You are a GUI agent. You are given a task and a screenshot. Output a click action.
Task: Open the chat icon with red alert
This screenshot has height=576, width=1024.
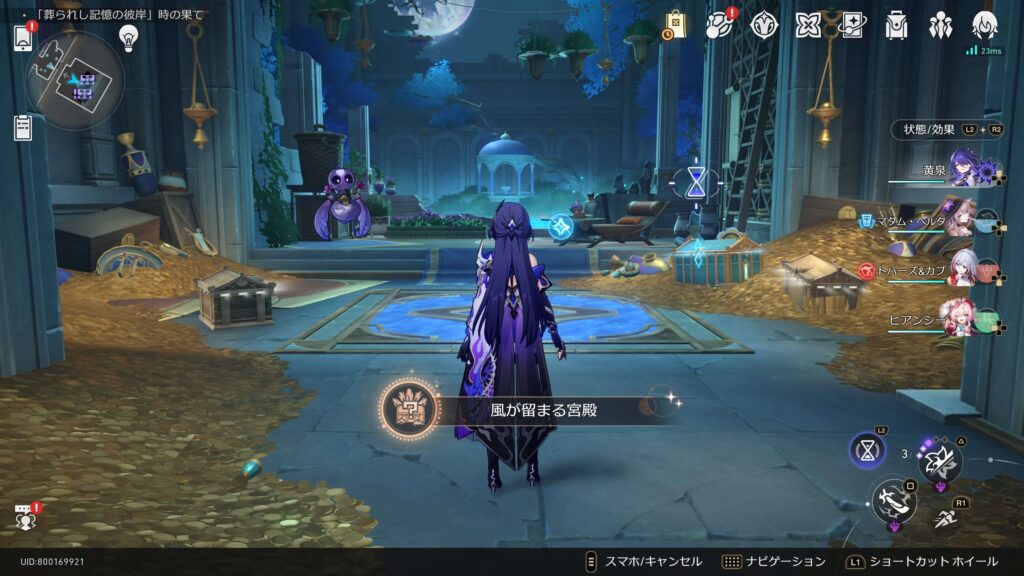pyautogui.click(x=23, y=516)
